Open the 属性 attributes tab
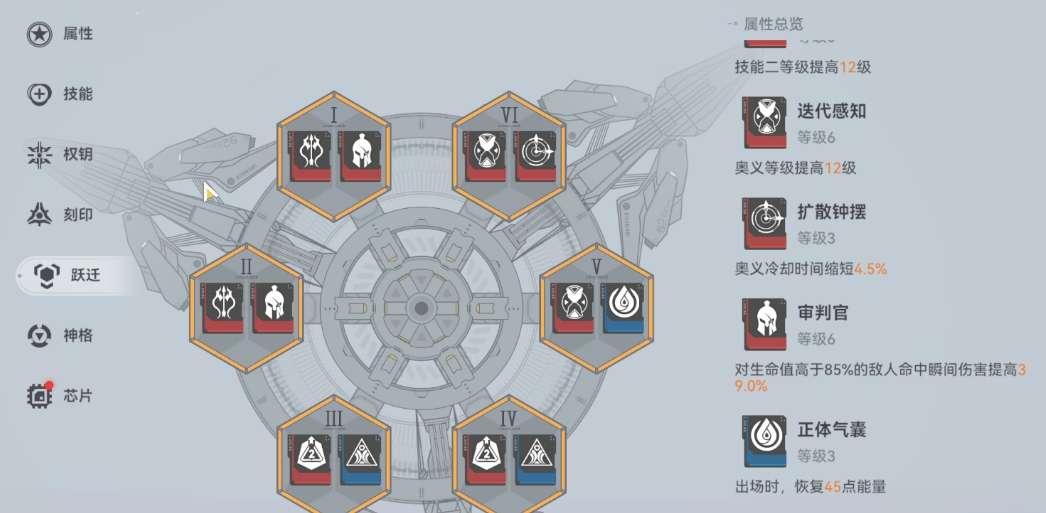 click(x=61, y=34)
